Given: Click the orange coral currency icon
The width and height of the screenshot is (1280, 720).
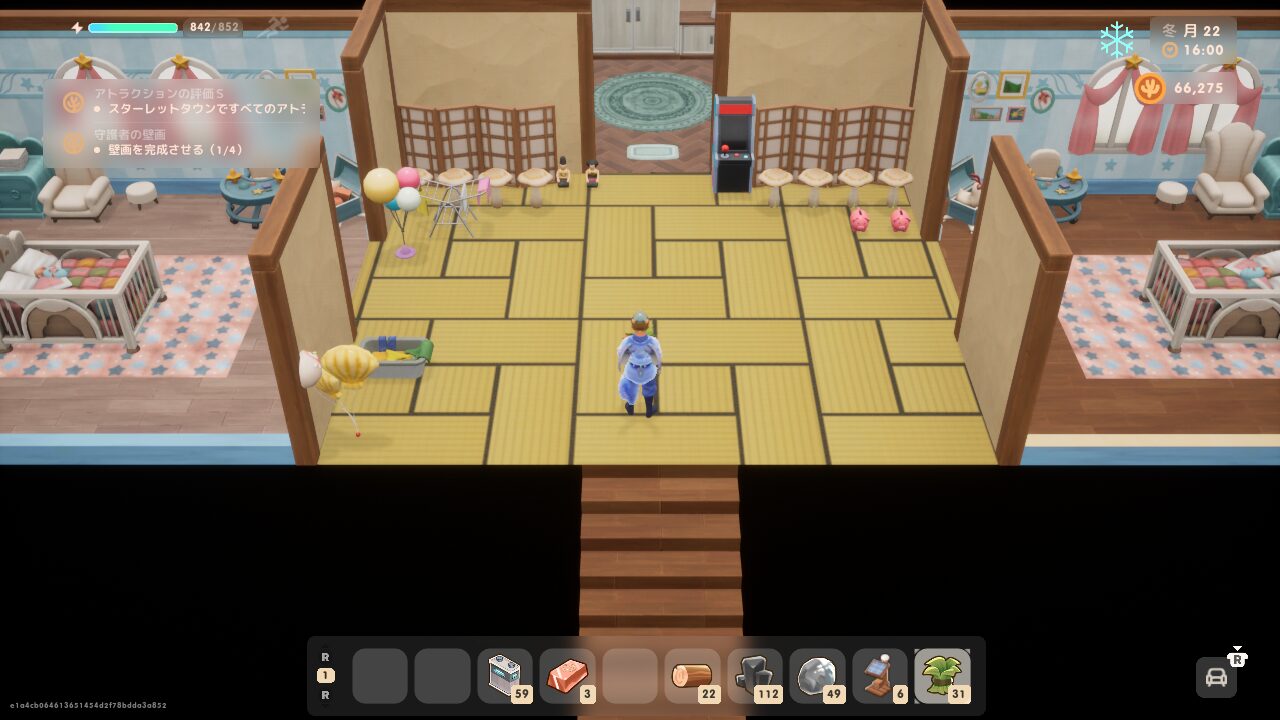Looking at the screenshot, I should [x=1150, y=88].
